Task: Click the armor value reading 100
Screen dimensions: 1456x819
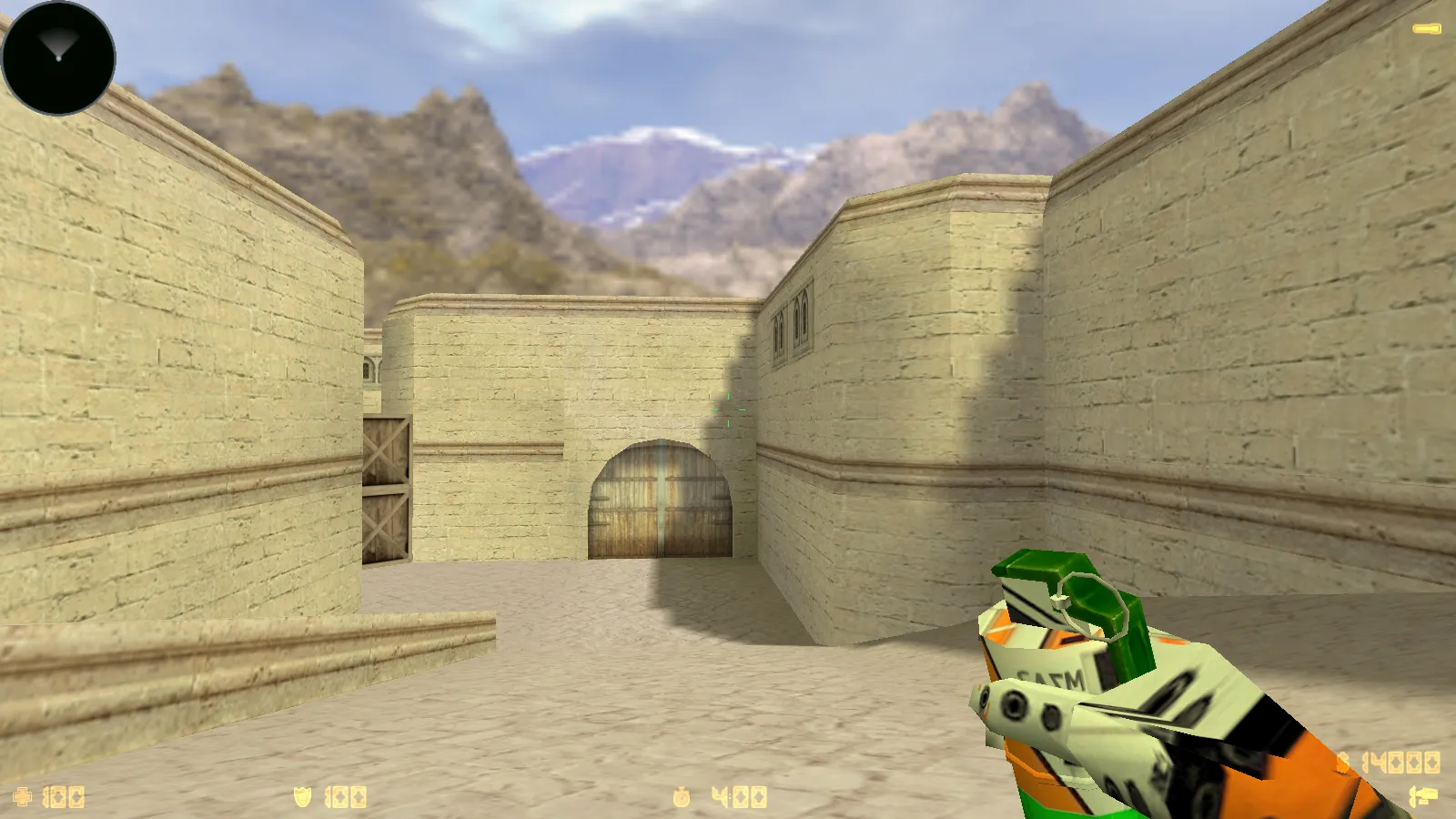Action: coord(346,796)
